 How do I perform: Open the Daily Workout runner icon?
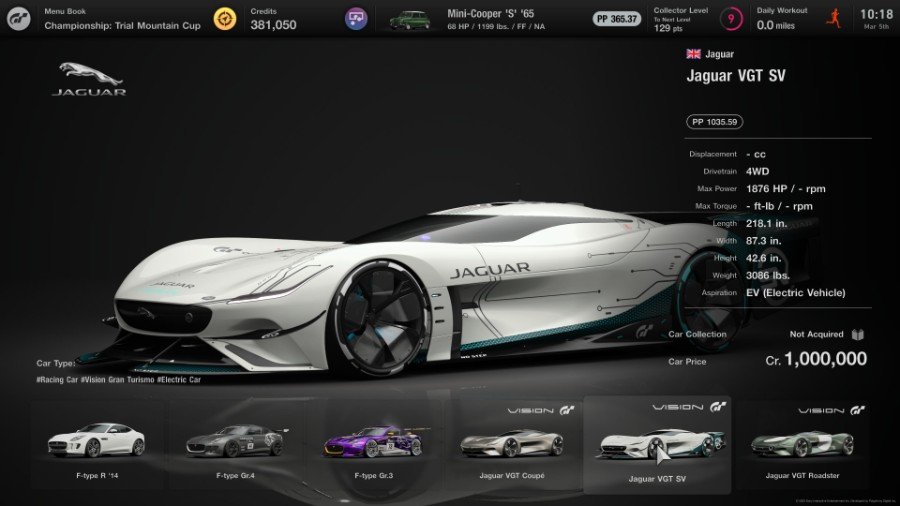pos(833,18)
